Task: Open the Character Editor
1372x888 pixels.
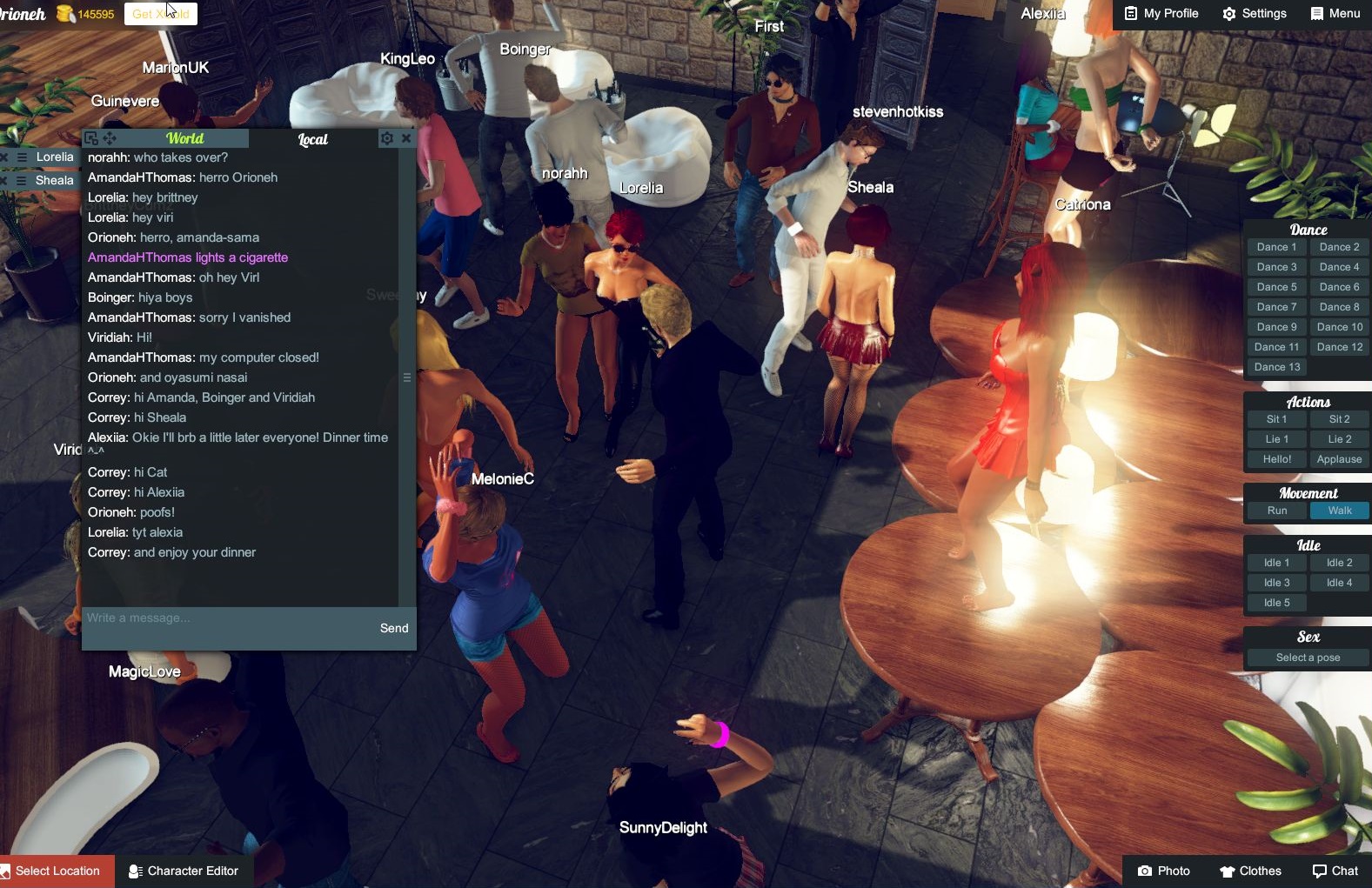Action: pos(184,871)
